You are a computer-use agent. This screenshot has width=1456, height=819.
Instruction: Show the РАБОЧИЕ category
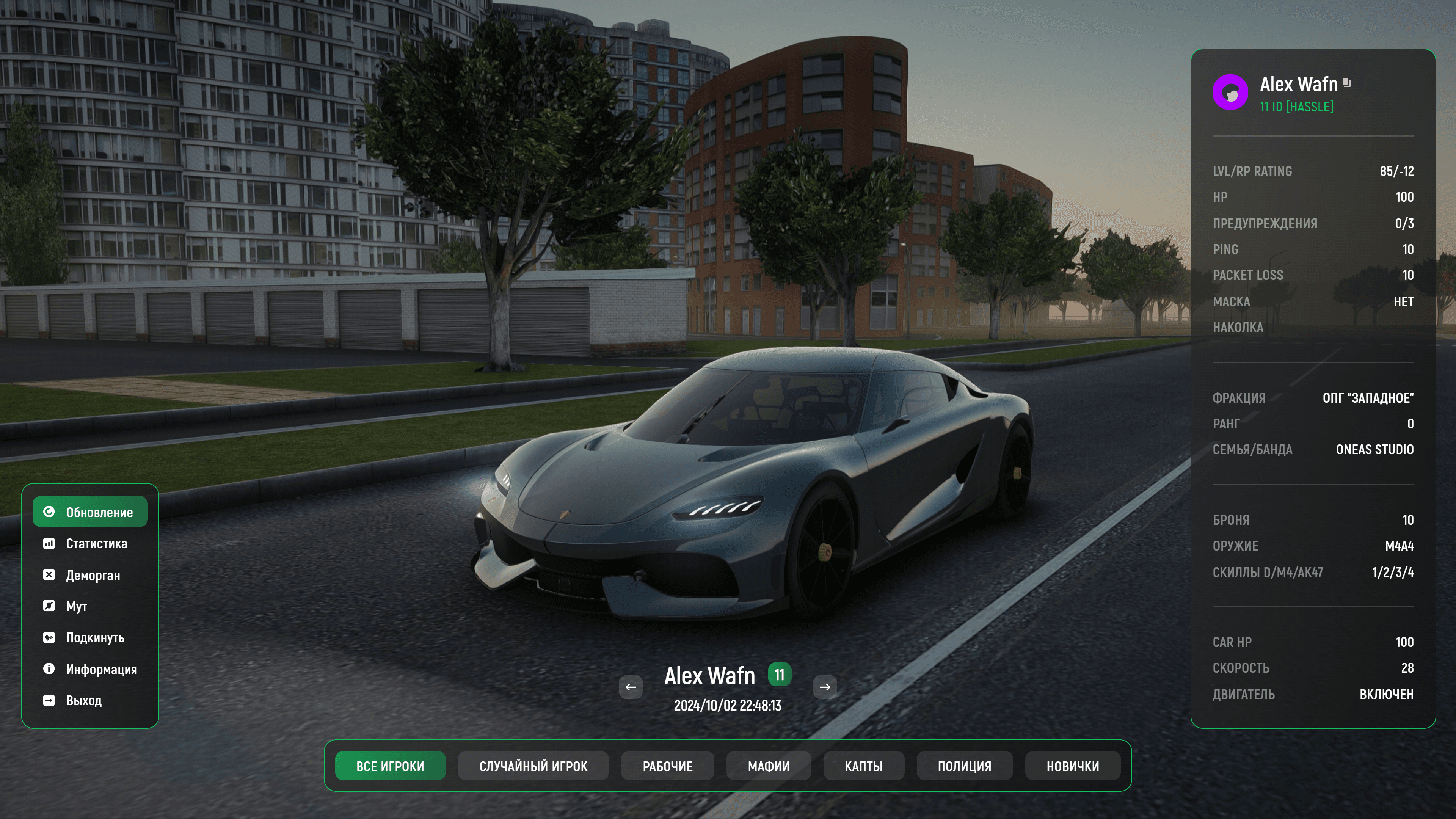667,766
